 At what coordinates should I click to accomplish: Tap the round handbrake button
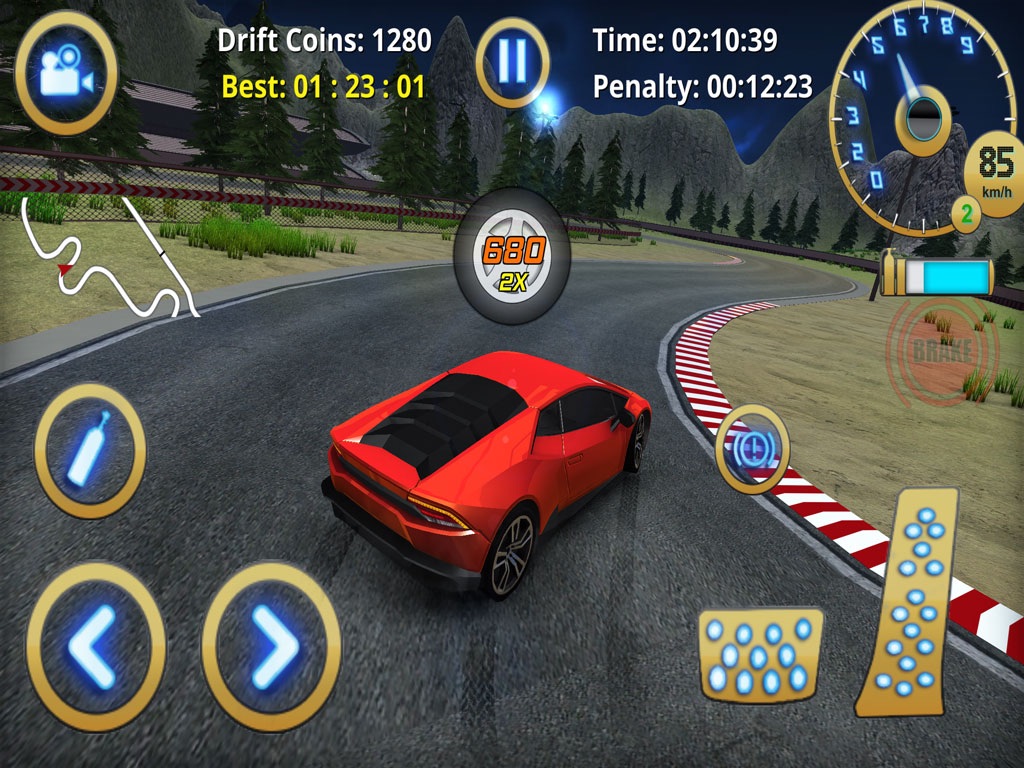[x=753, y=449]
